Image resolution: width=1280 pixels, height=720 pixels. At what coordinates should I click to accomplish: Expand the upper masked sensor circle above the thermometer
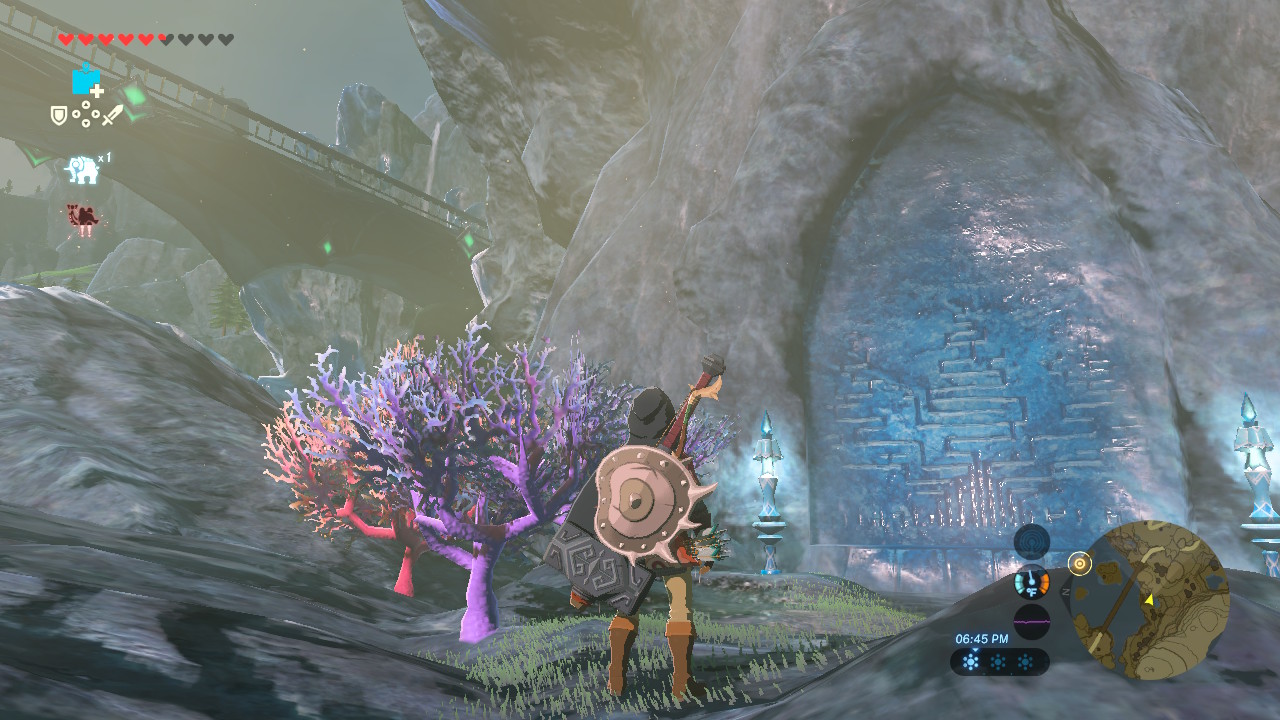pyautogui.click(x=1031, y=541)
